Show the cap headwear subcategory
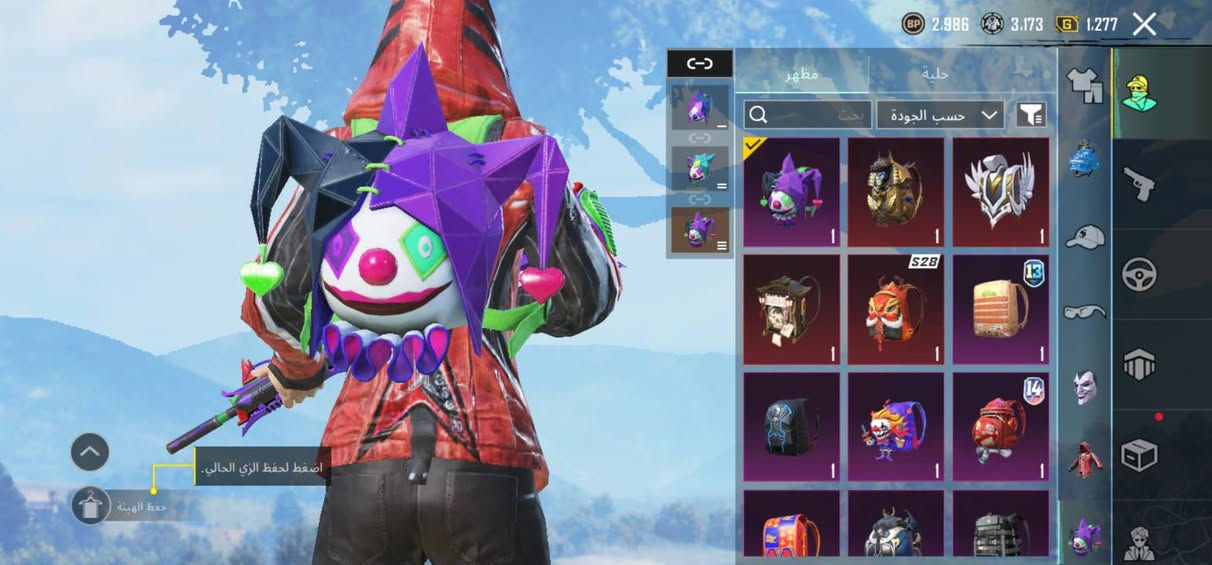The height and width of the screenshot is (565, 1212). coord(1085,237)
